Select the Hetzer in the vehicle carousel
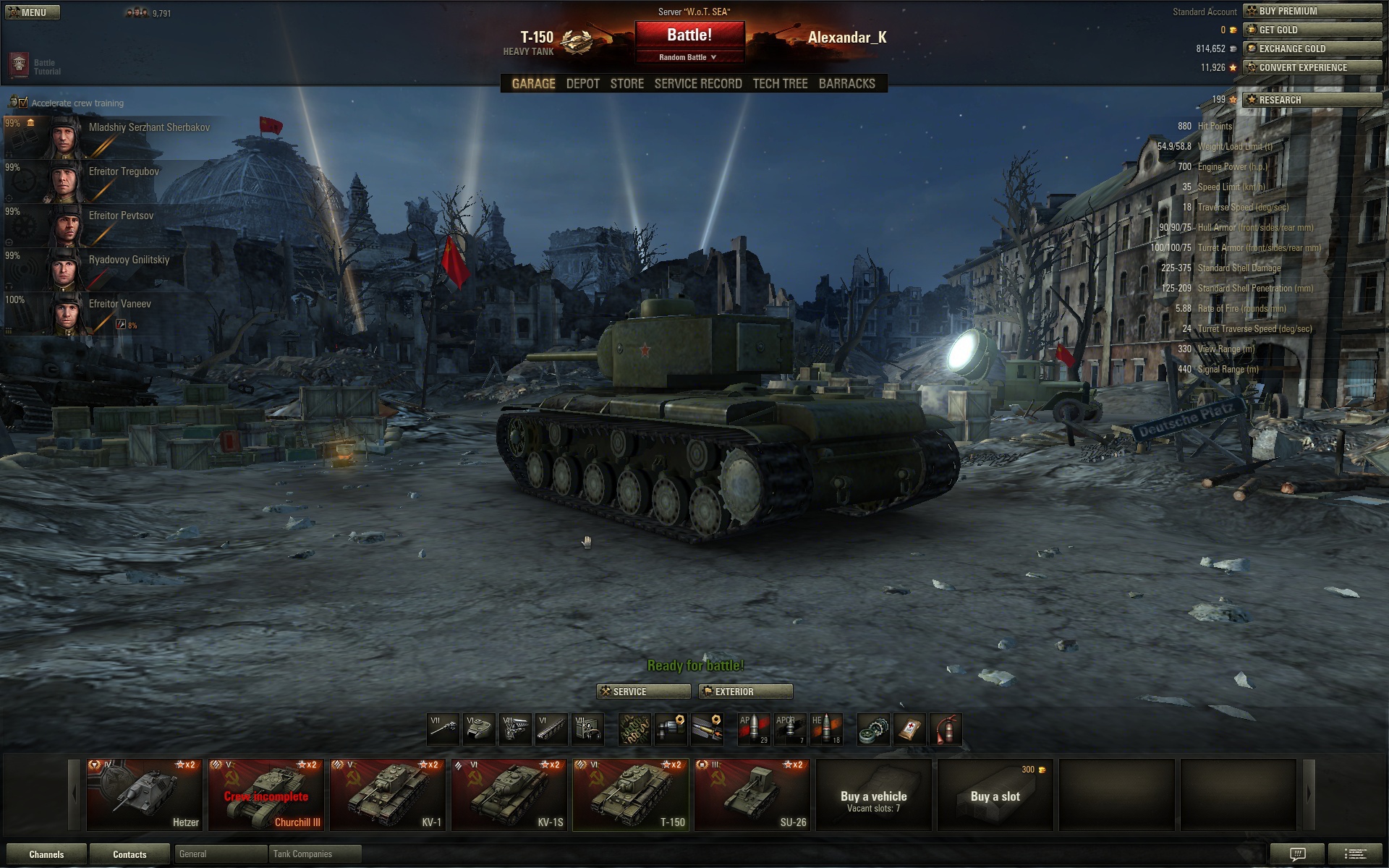1389x868 pixels. (x=145, y=794)
